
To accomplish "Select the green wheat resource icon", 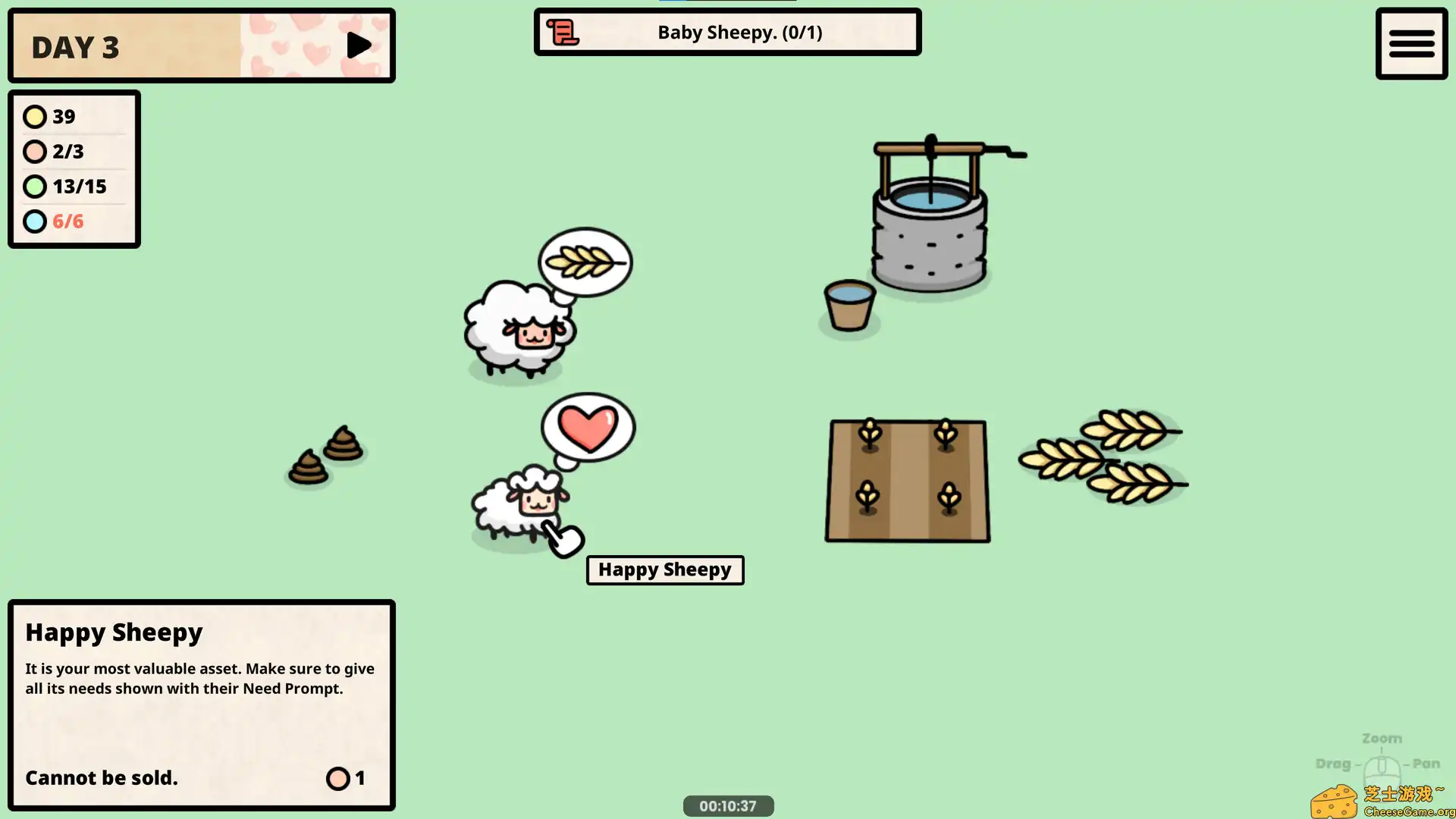I will (35, 186).
